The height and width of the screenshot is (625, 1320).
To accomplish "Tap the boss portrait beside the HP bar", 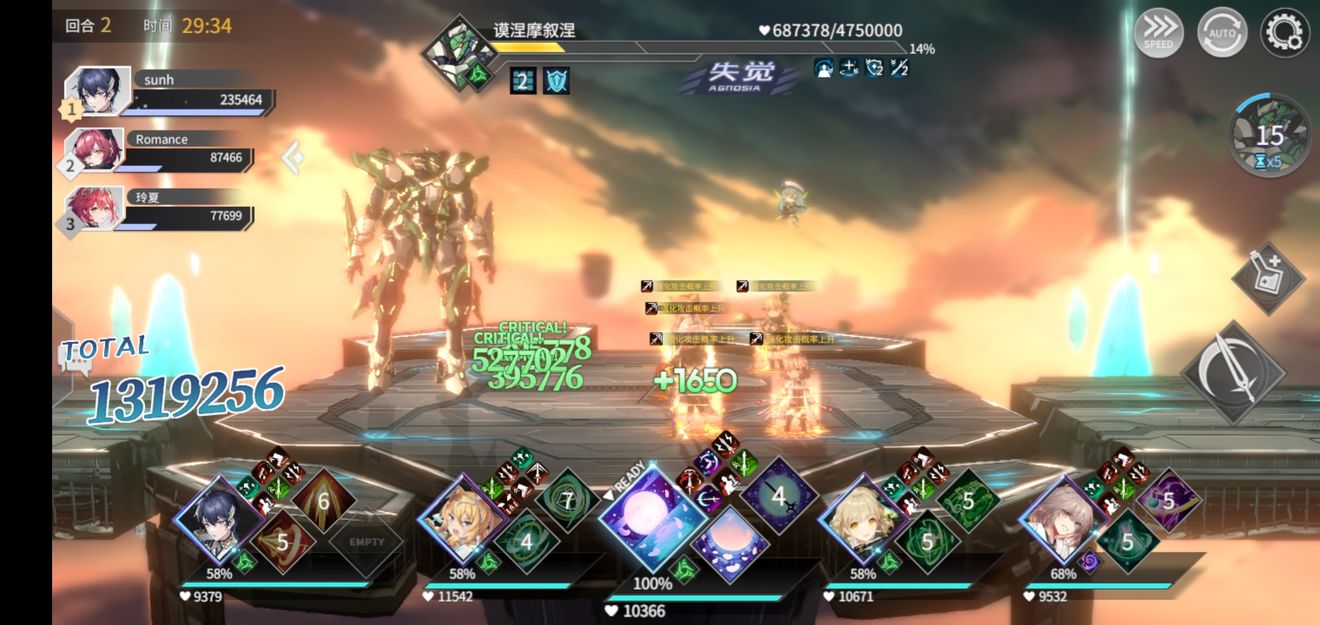I will pos(459,51).
